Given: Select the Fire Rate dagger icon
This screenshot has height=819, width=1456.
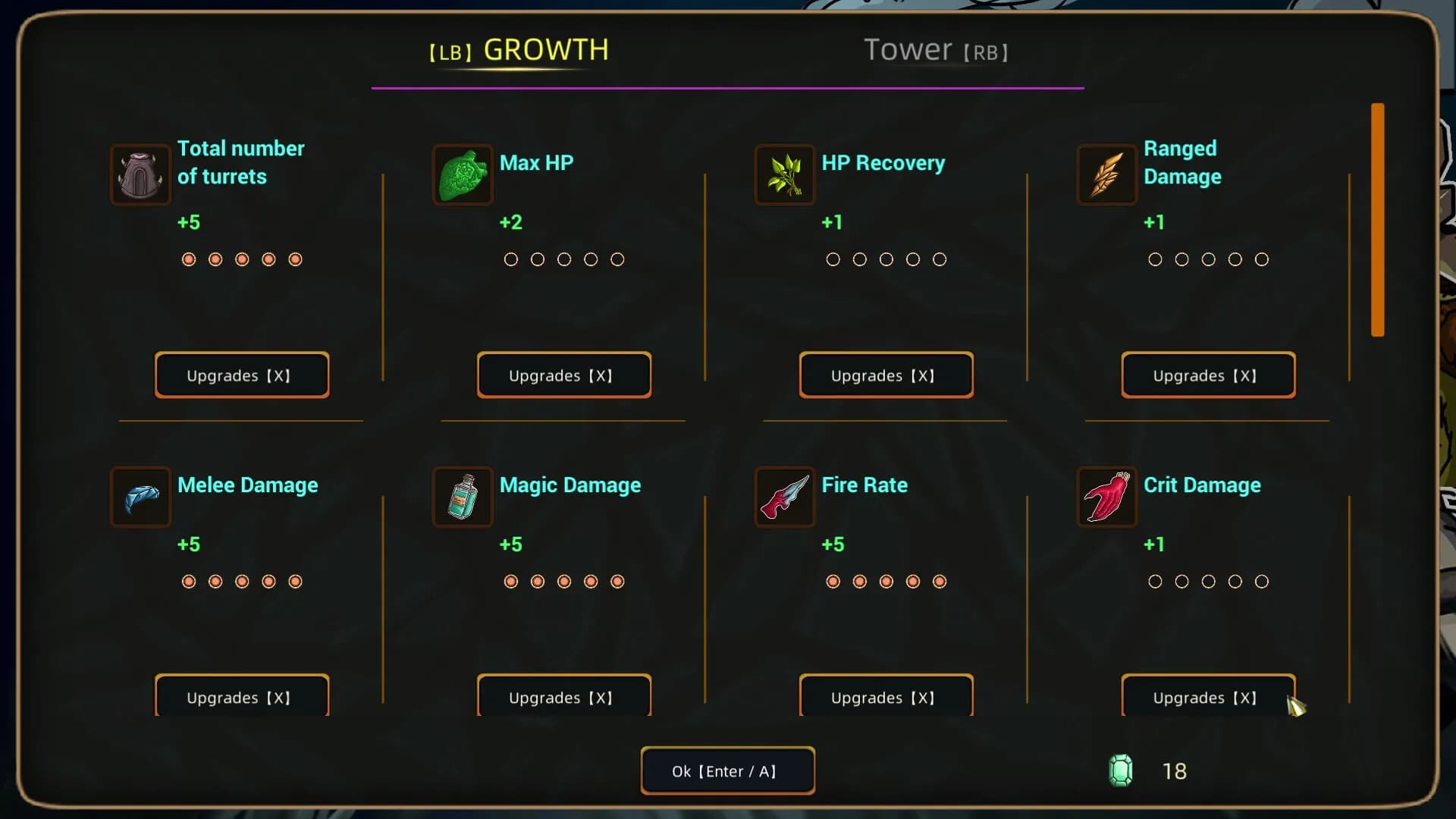Looking at the screenshot, I should 784,497.
